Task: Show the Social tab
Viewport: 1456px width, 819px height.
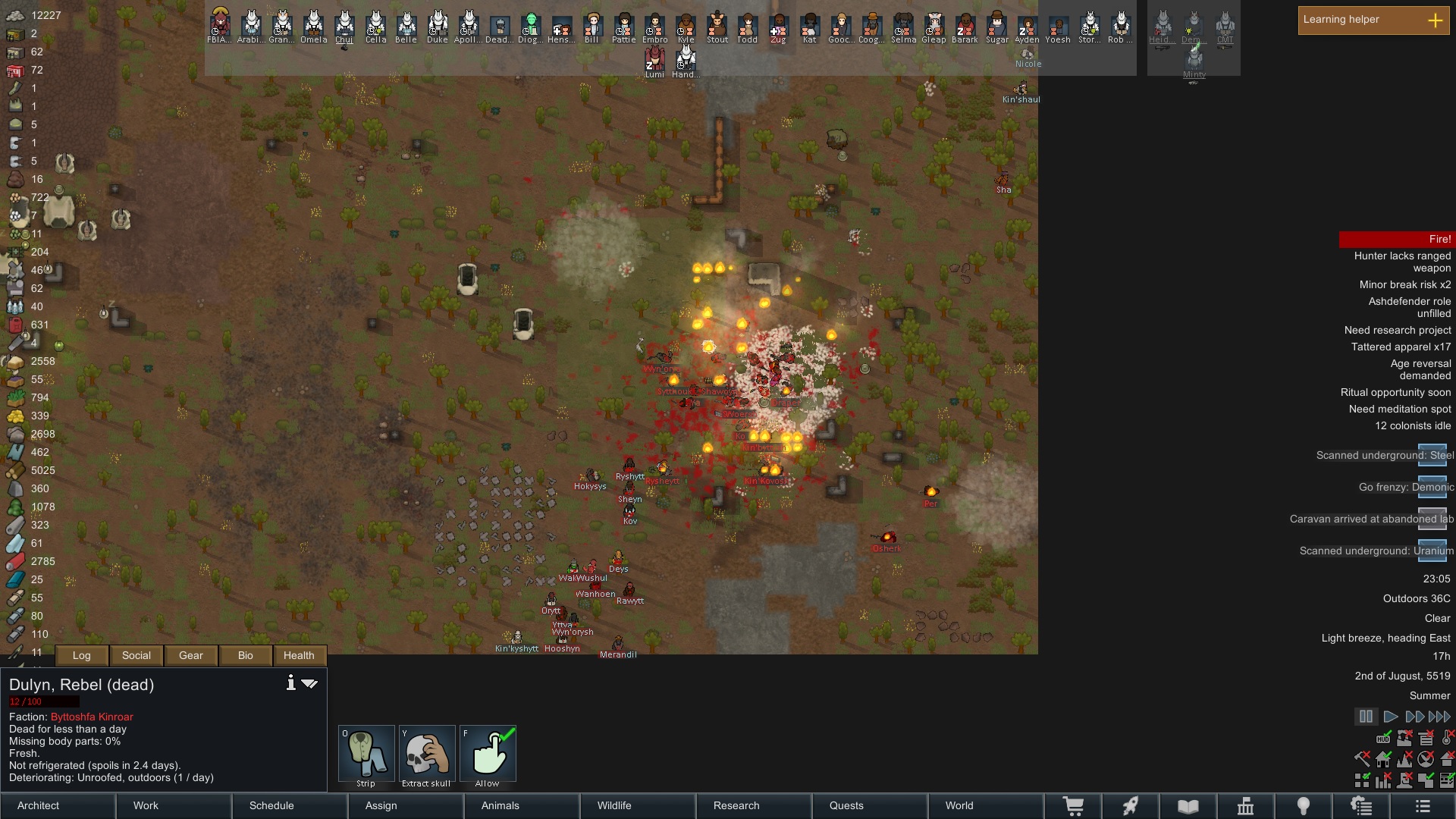Action: point(136,656)
